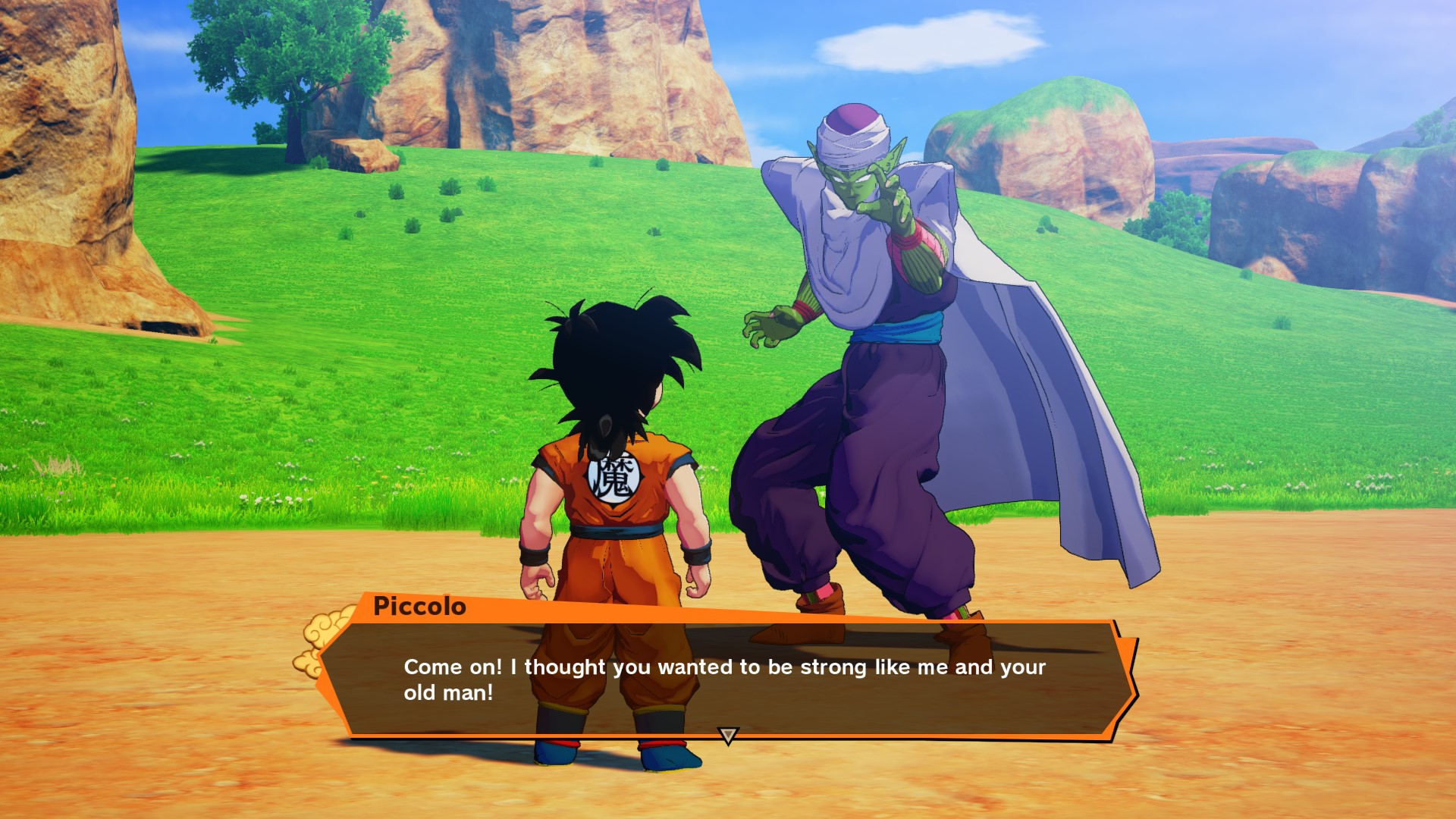Screen dimensions: 1456x819
Task: Select the Piccolo speaker label
Action: pos(418,605)
